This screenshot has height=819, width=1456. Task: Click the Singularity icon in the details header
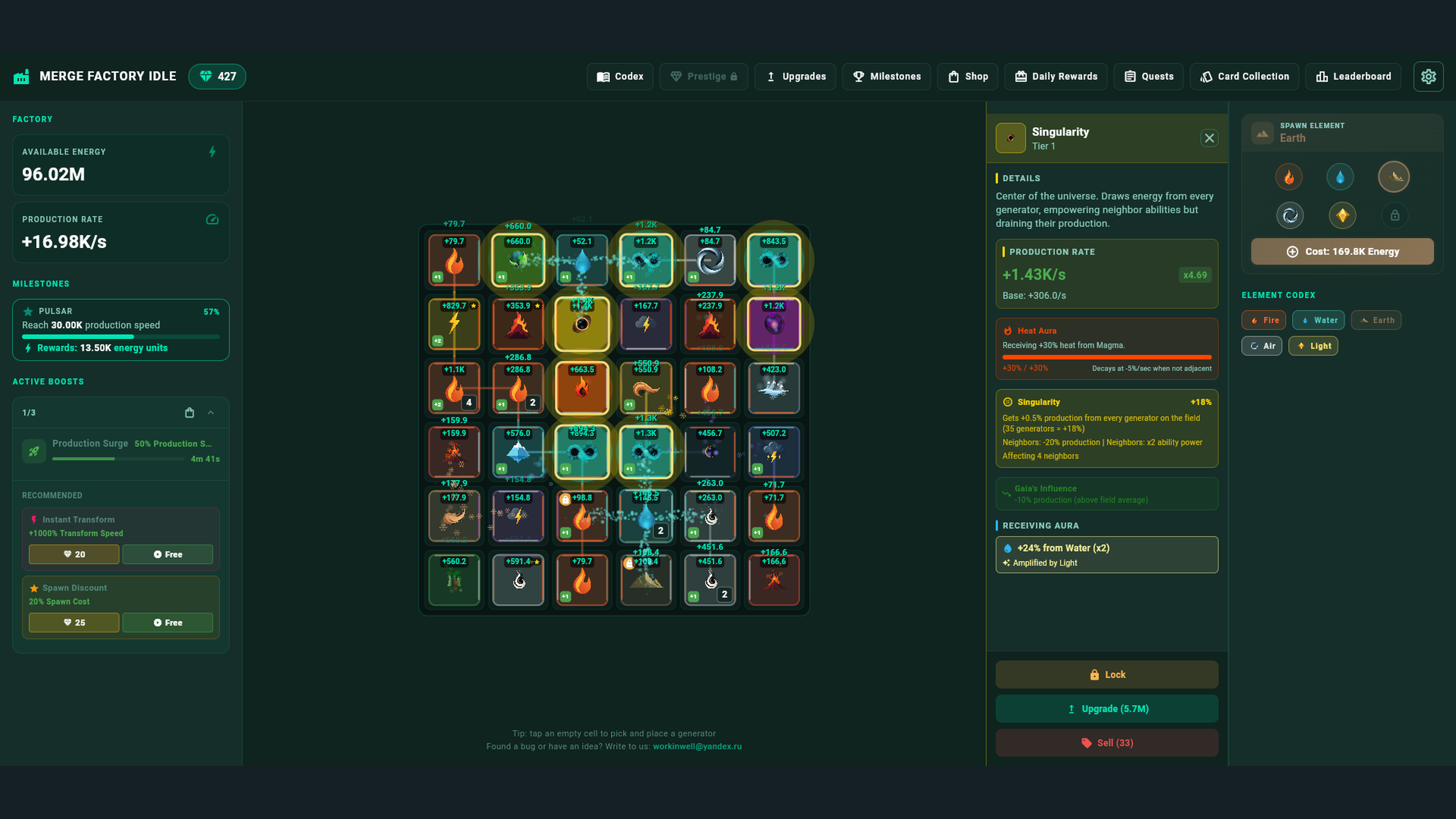click(1011, 138)
